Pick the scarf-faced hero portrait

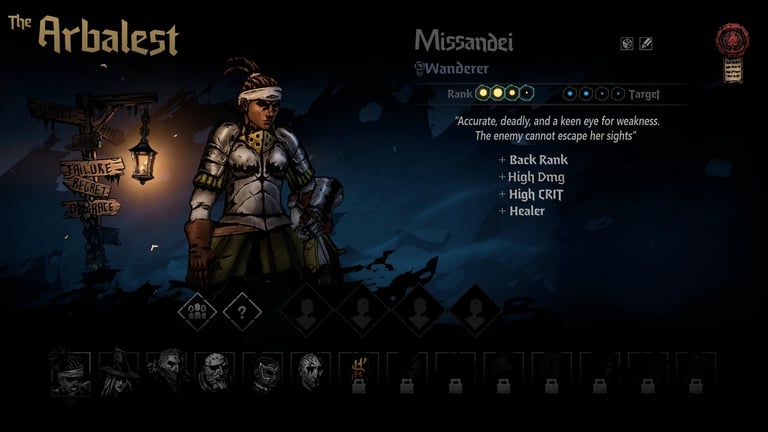coord(166,372)
